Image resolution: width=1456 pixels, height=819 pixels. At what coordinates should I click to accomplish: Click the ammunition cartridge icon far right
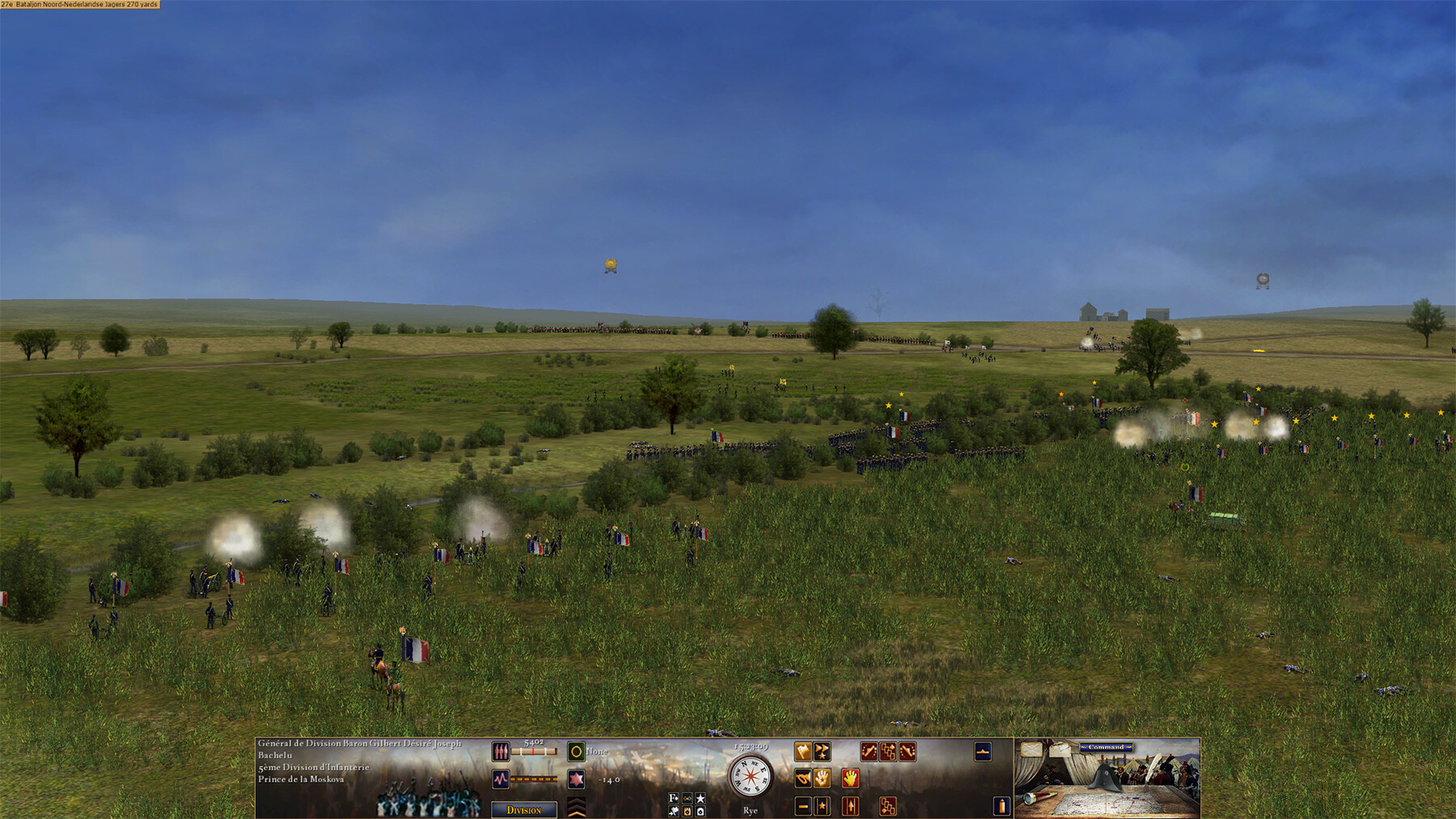point(1001,806)
